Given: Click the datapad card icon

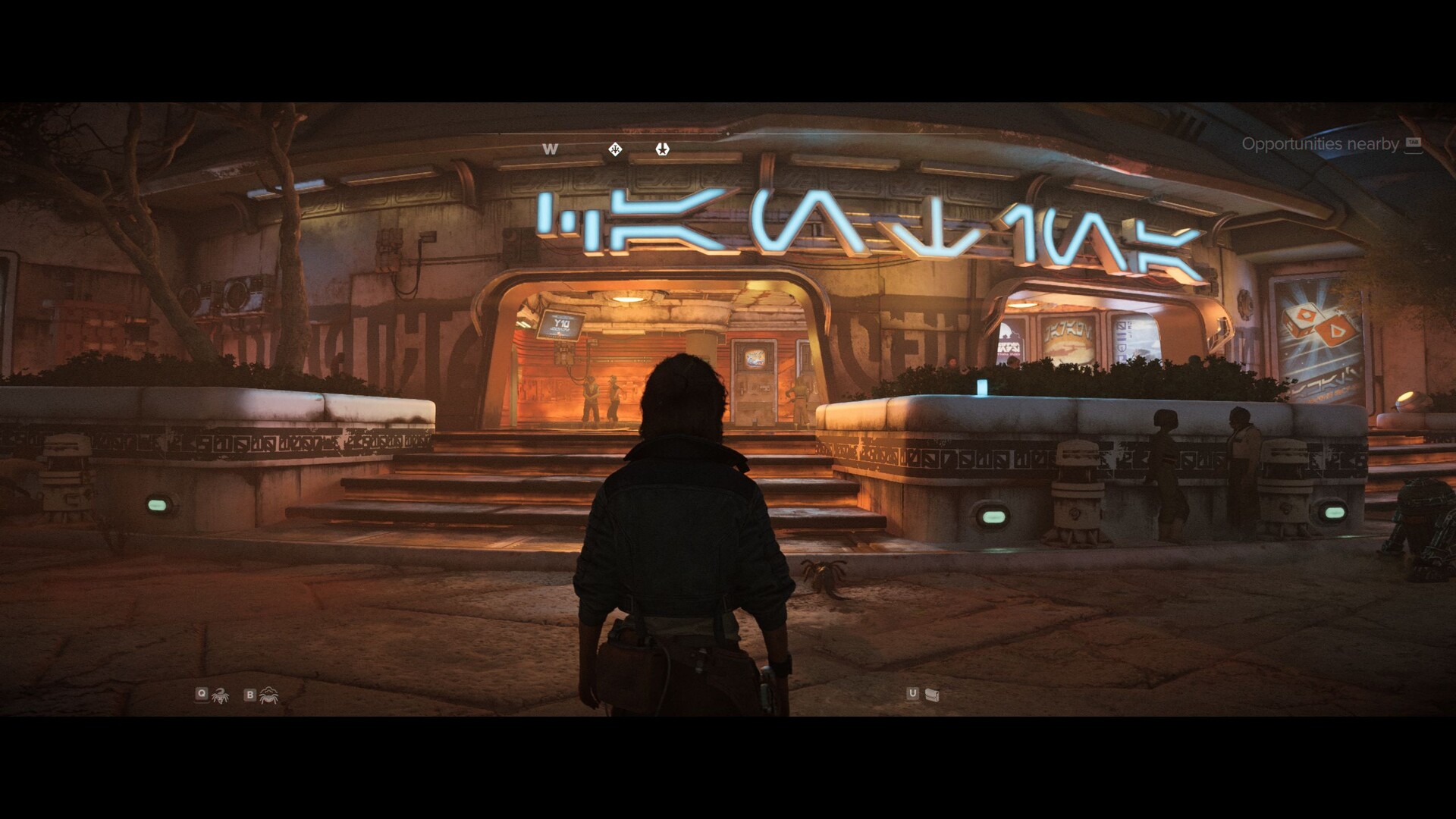Looking at the screenshot, I should pyautogui.click(x=932, y=695).
